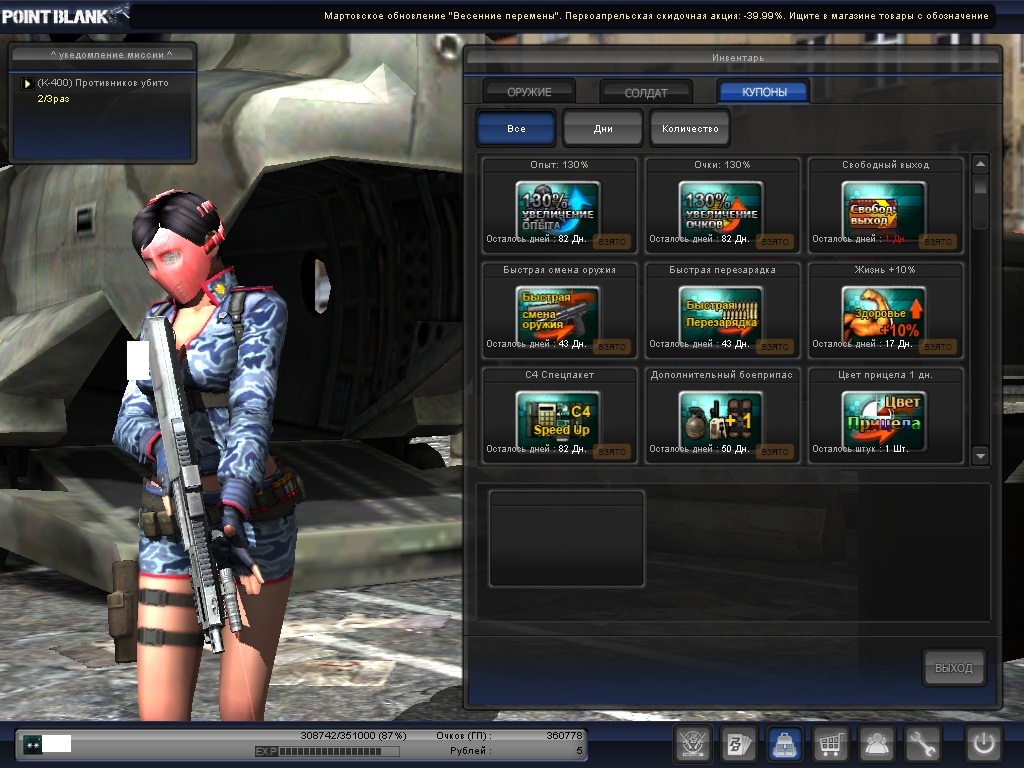Screen dimensions: 1024x768
Task: Select the C4 Speed Up coupon
Action: (557, 418)
